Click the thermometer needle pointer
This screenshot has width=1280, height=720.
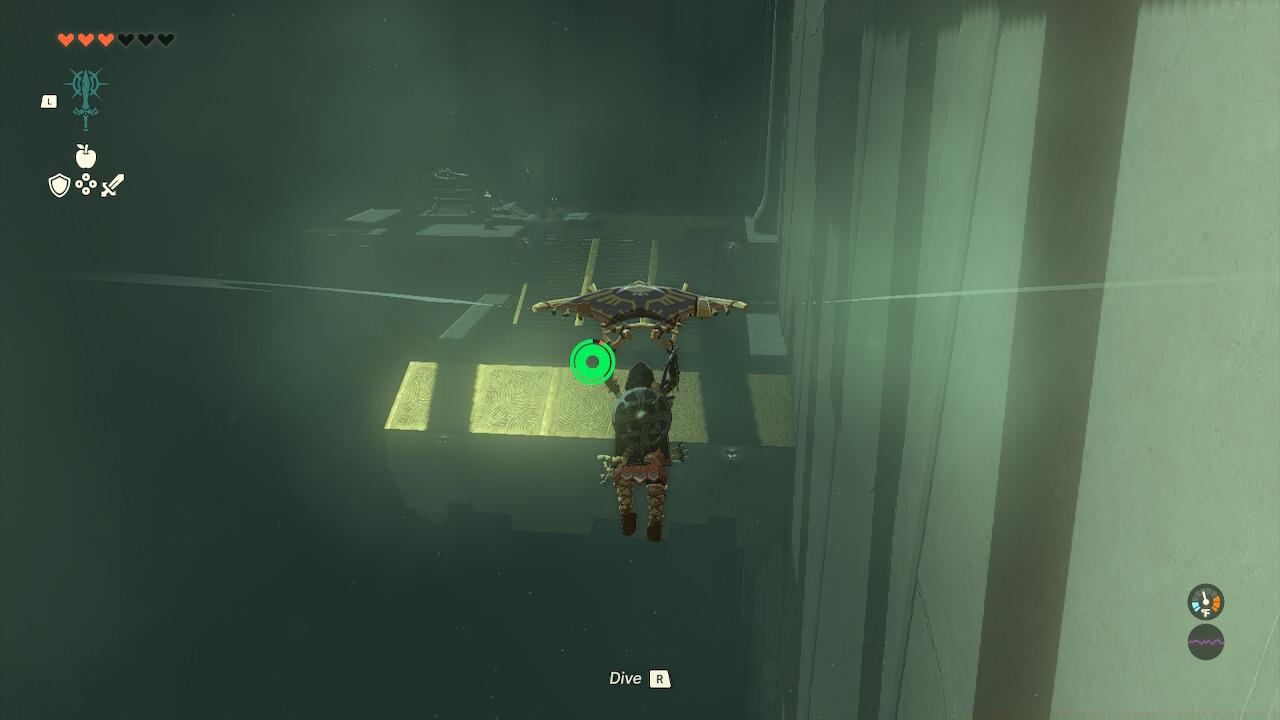1204,598
